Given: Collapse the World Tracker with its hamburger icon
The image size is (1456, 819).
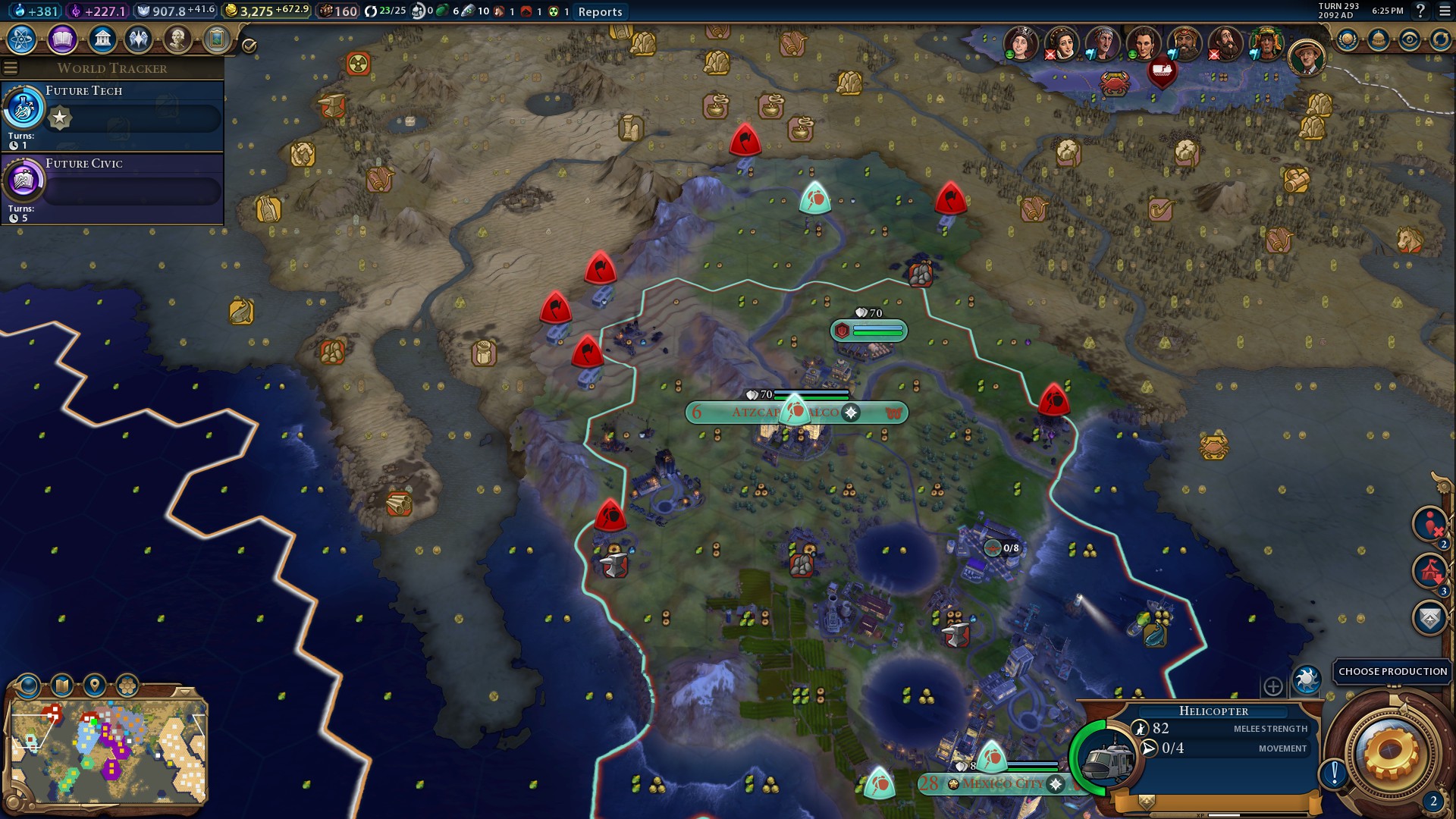Looking at the screenshot, I should (x=10, y=67).
